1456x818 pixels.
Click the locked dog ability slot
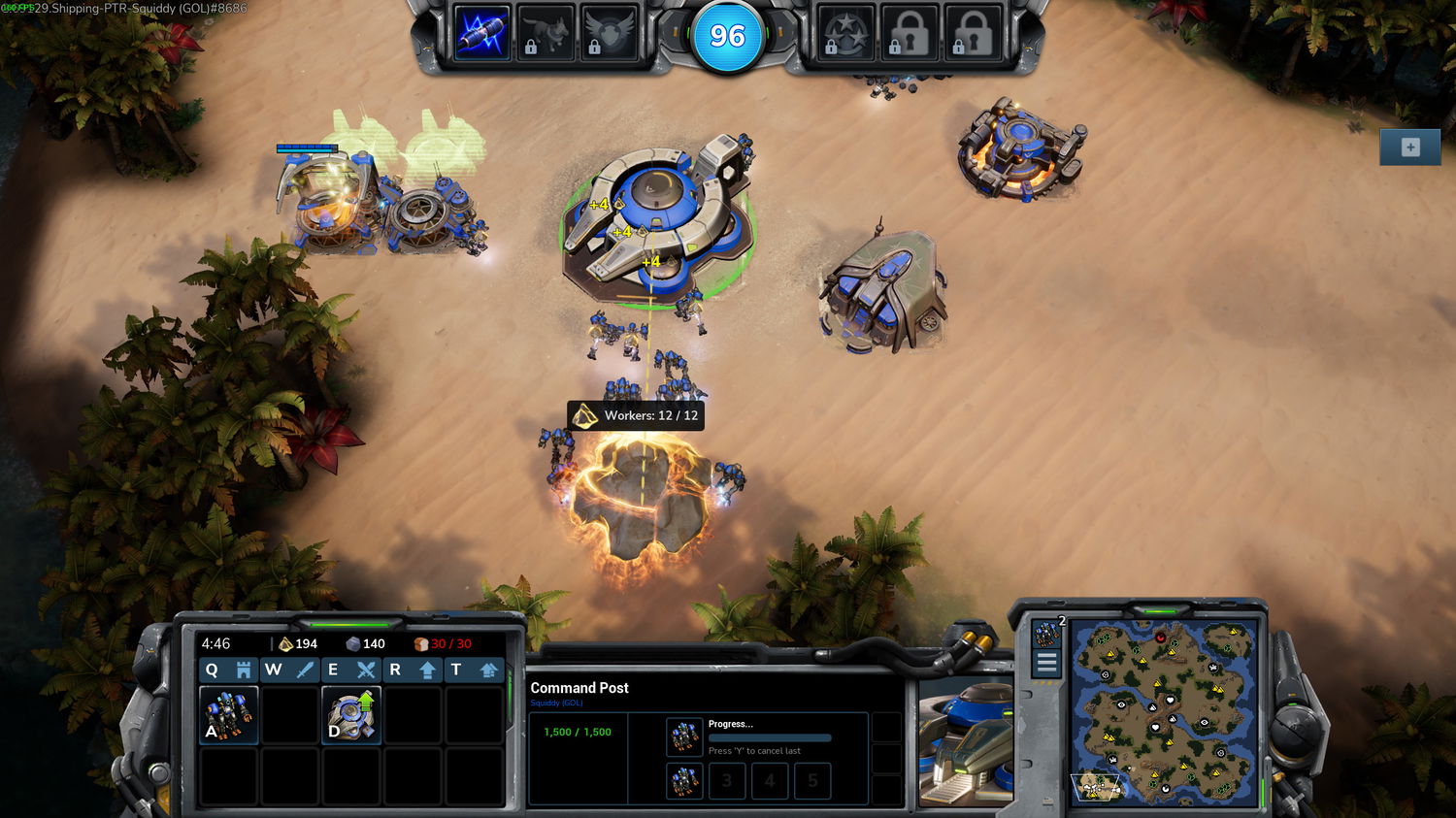[x=545, y=34]
